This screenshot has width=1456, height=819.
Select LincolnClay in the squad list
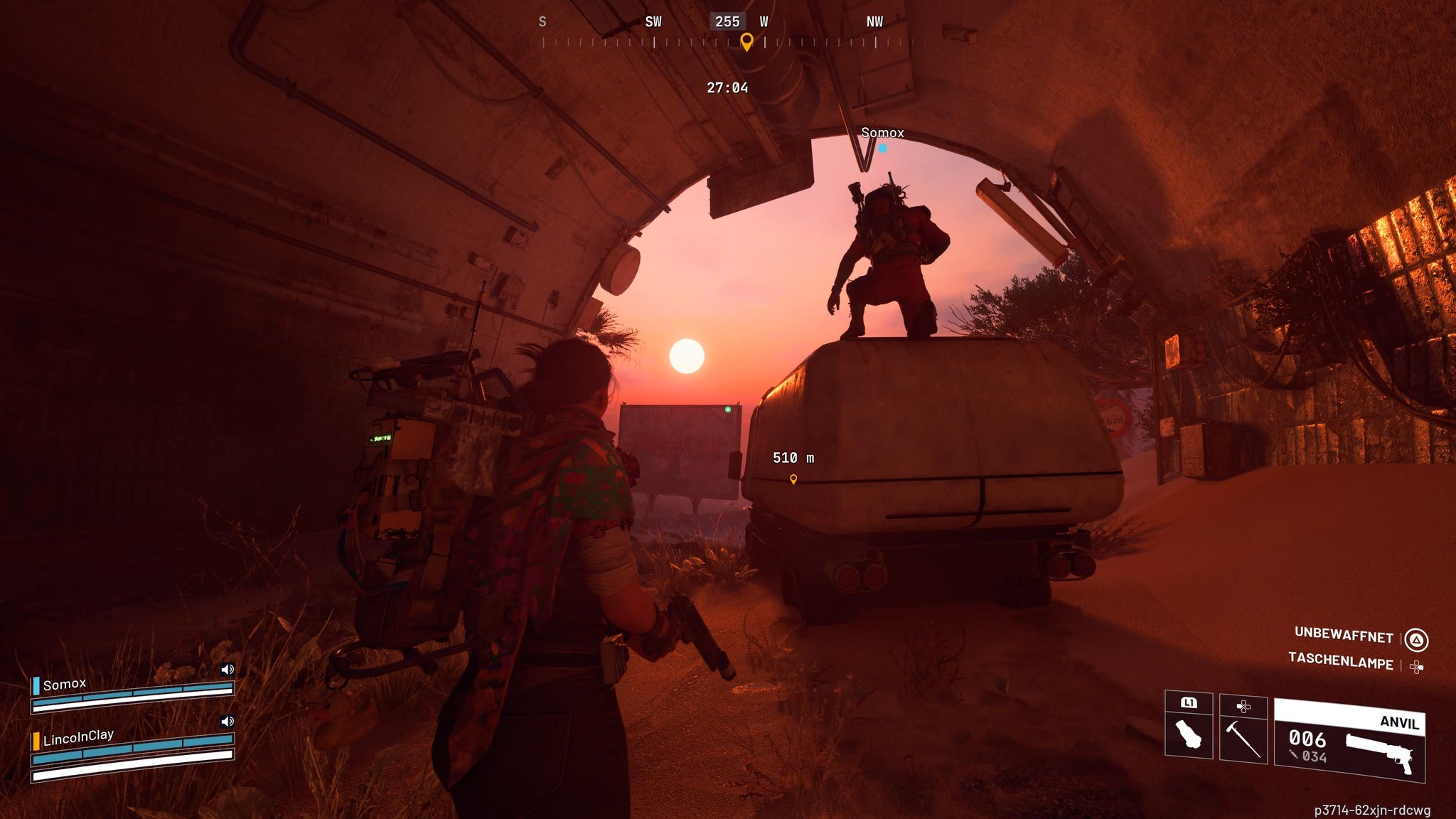[78, 737]
